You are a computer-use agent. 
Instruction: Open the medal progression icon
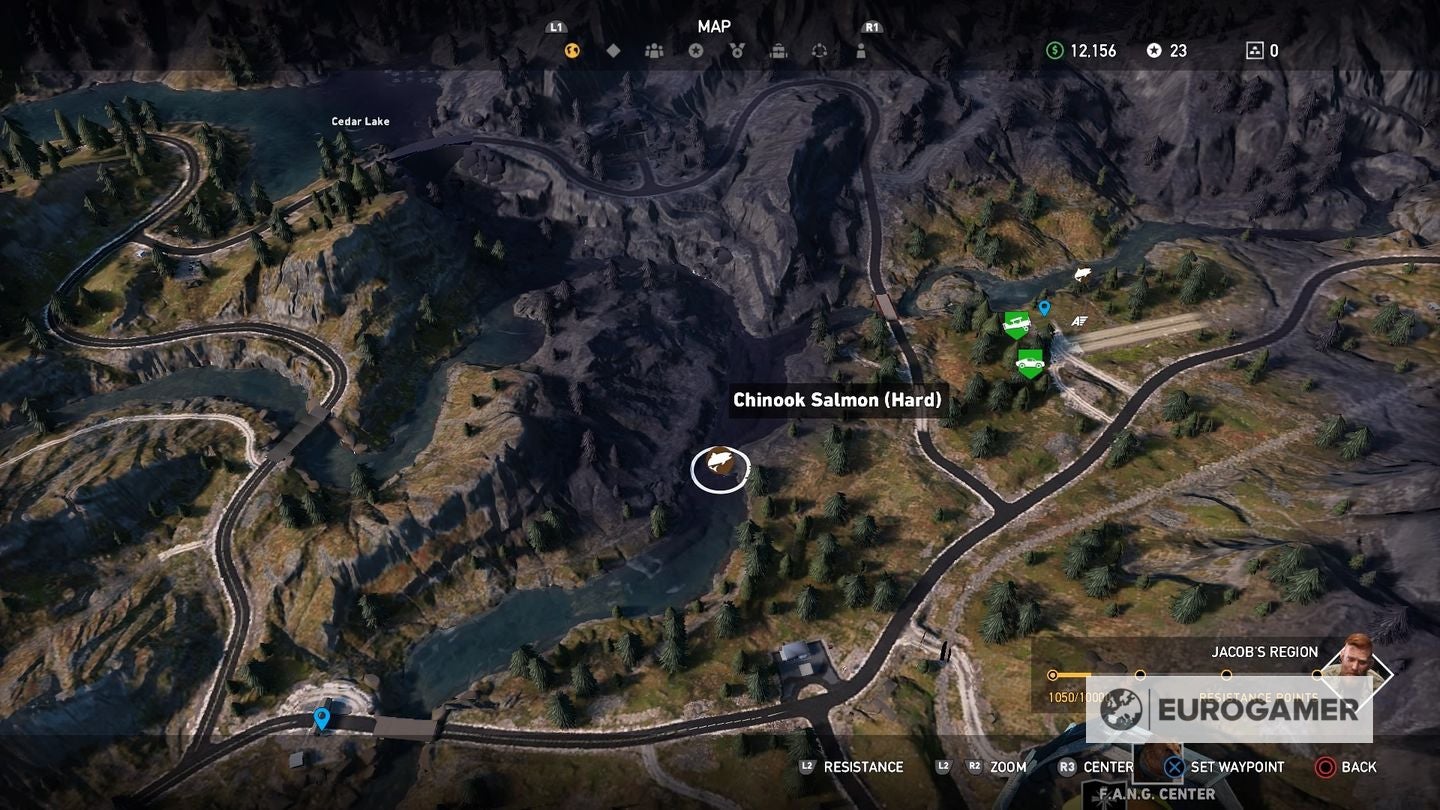(737, 50)
